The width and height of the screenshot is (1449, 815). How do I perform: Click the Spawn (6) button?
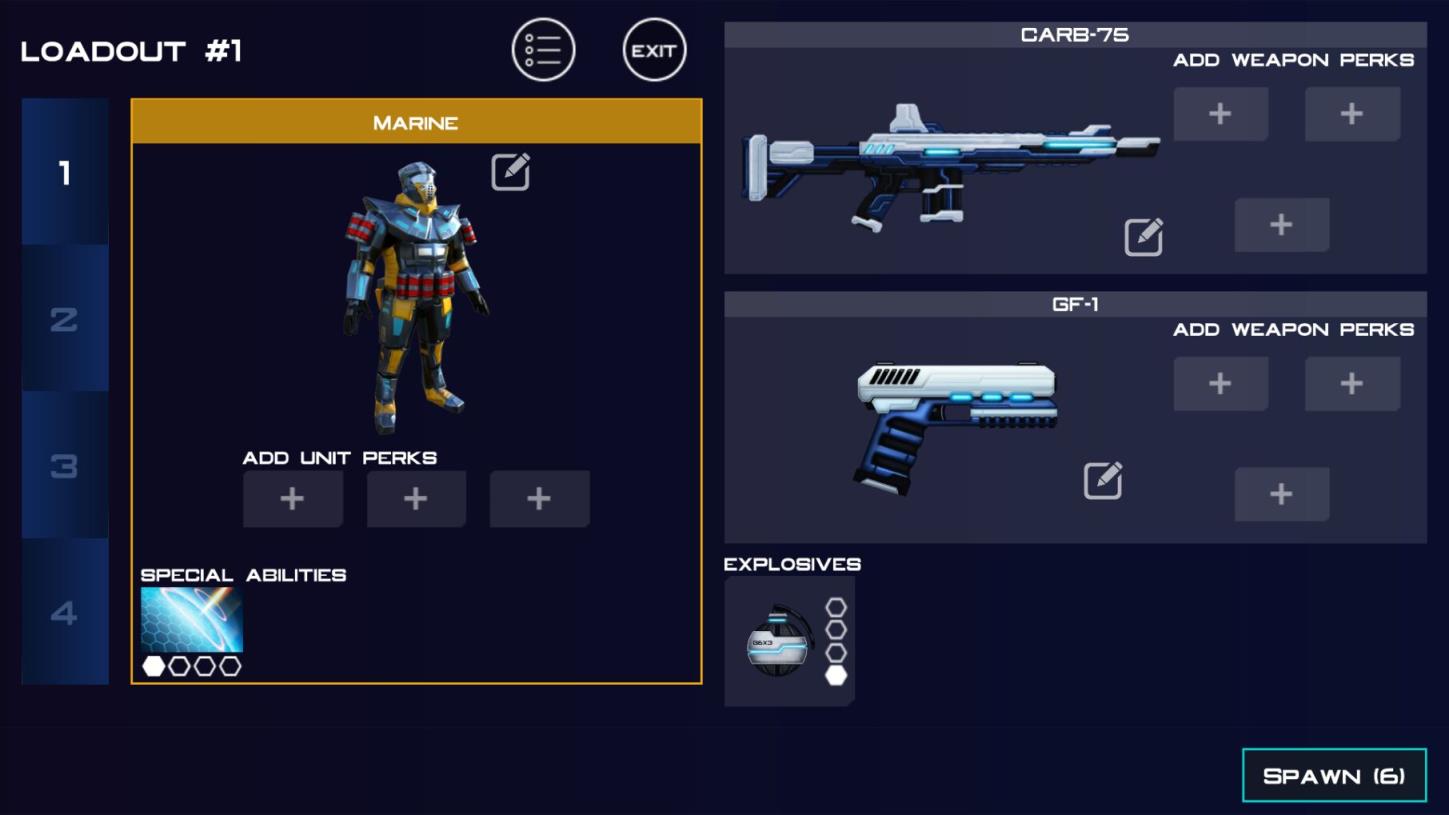pyautogui.click(x=1334, y=776)
